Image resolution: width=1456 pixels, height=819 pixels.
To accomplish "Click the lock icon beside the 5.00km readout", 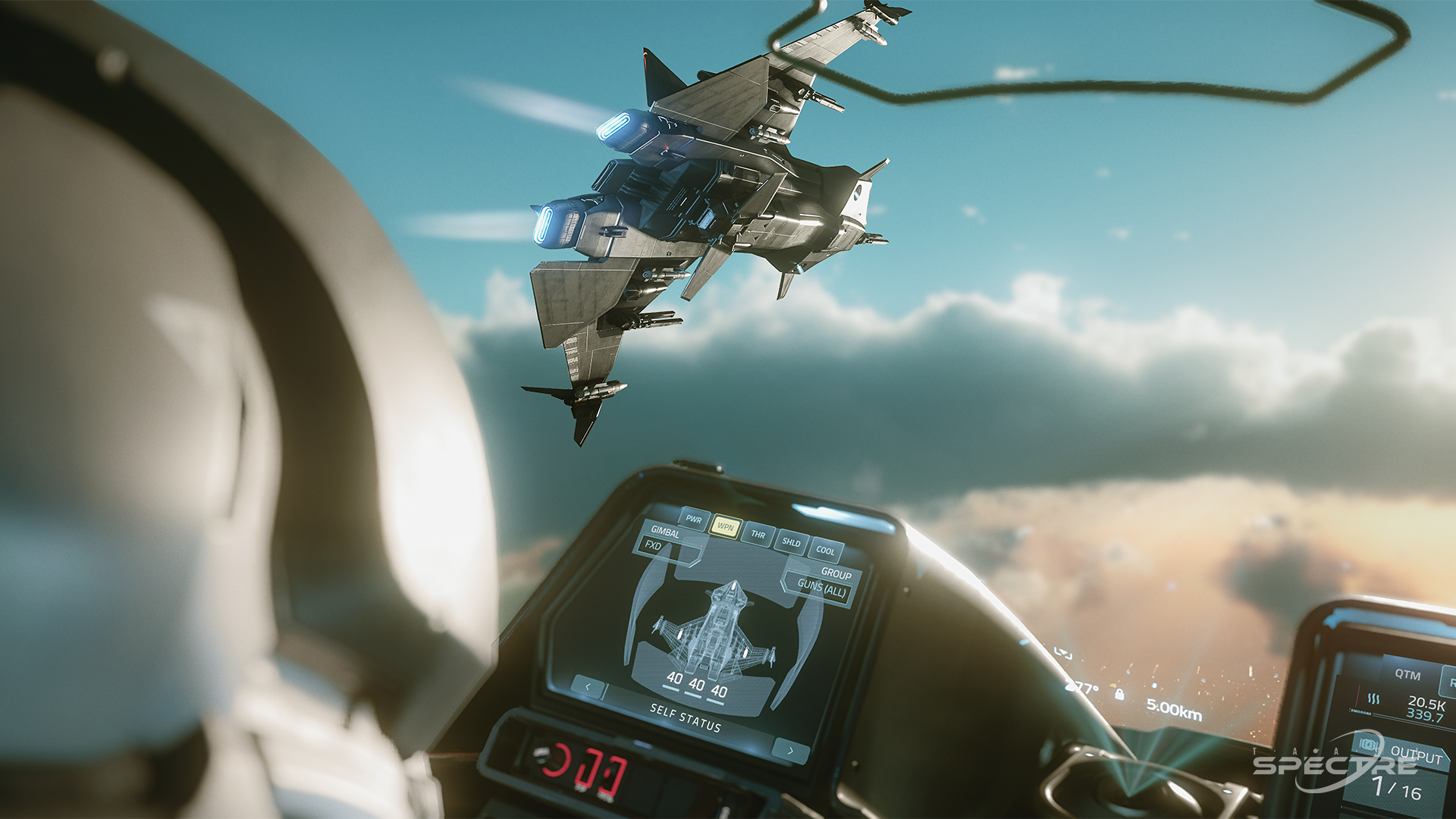I will pyautogui.click(x=1120, y=695).
